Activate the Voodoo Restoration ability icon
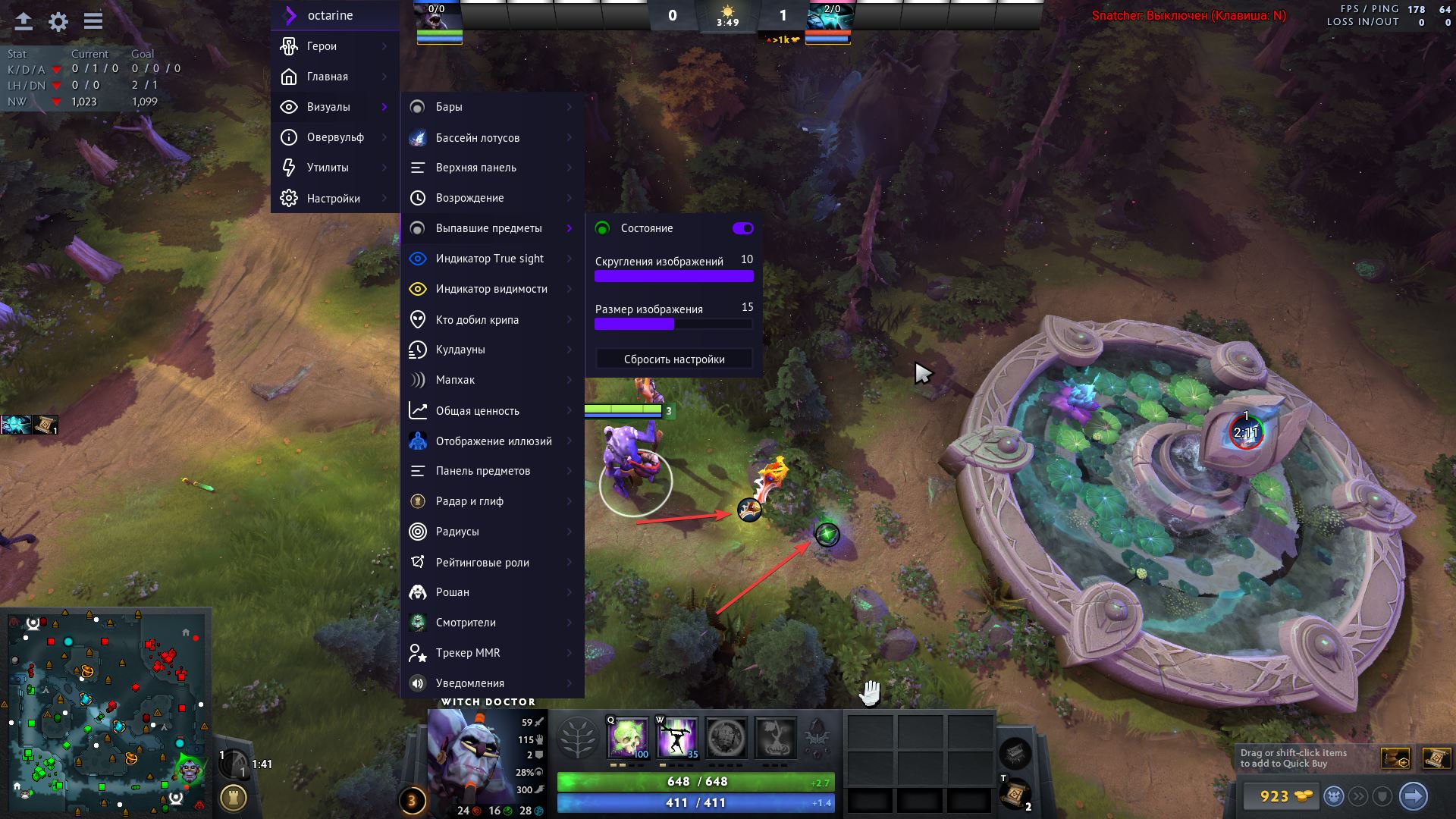The height and width of the screenshot is (819, 1456). (x=676, y=737)
